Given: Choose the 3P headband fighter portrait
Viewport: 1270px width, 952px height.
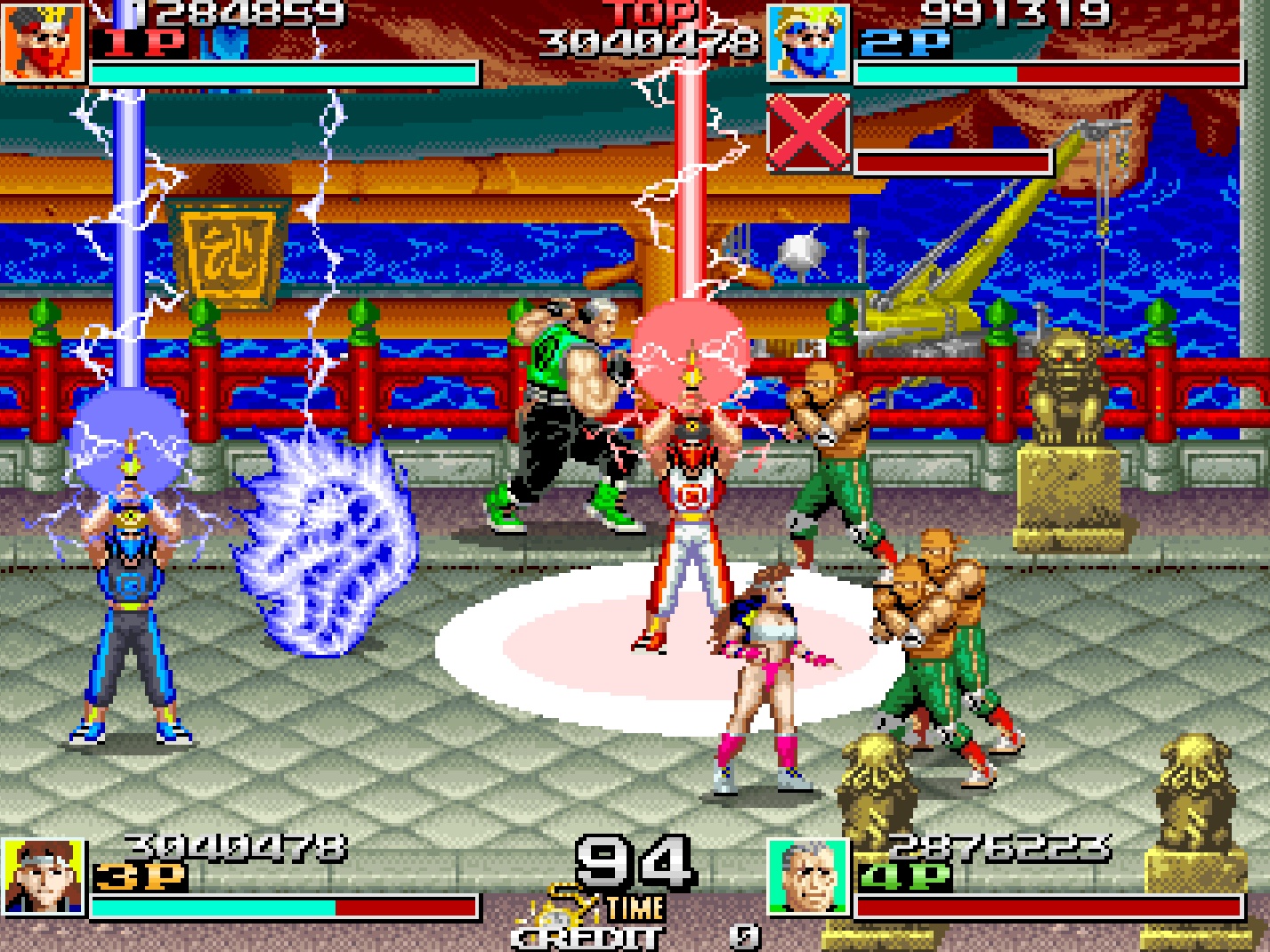Looking at the screenshot, I should click(x=43, y=877).
